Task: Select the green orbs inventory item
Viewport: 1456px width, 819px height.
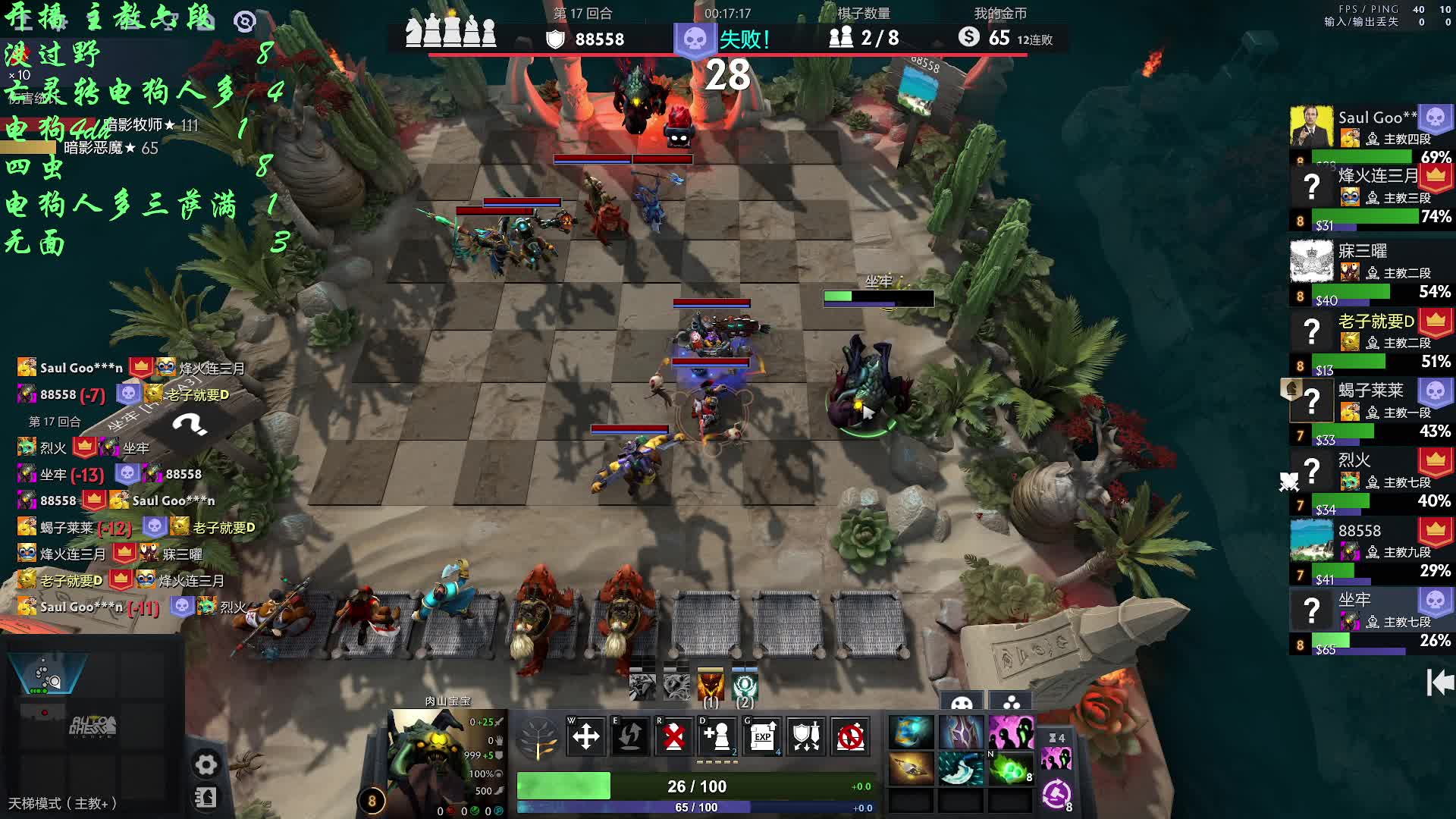Action: [x=1011, y=769]
